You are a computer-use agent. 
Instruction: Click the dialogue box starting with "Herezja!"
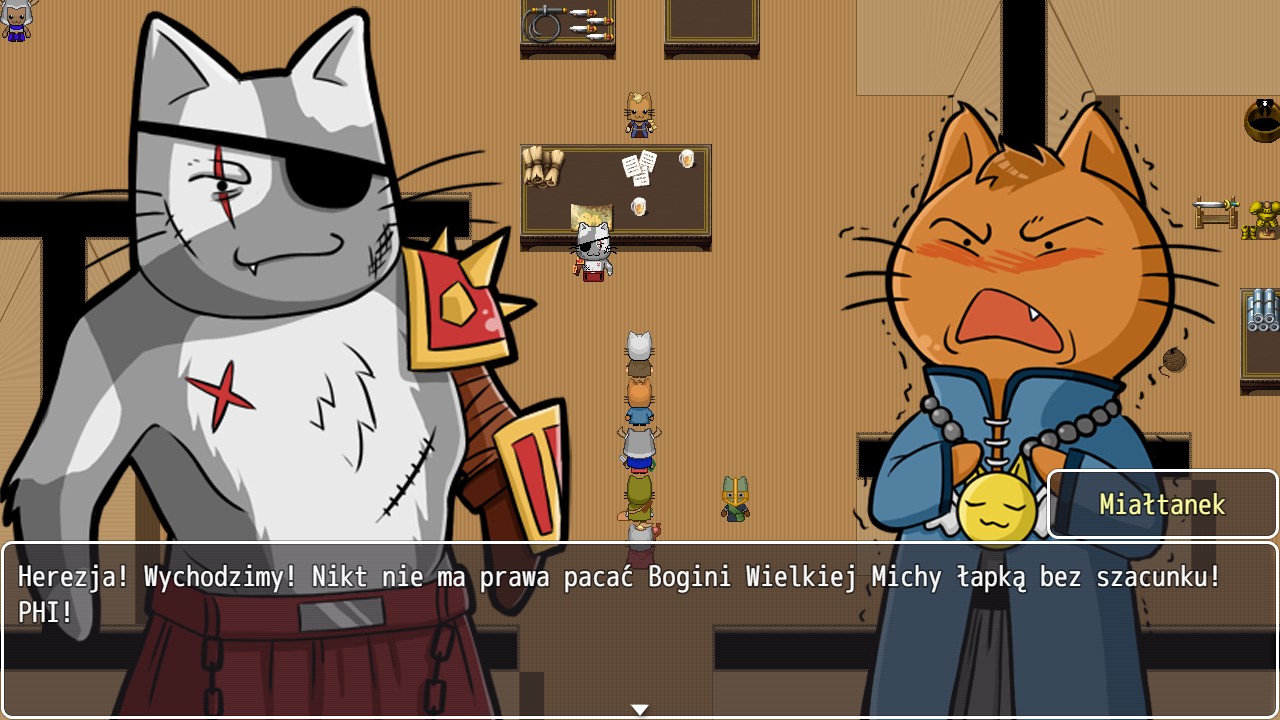pyautogui.click(x=640, y=628)
